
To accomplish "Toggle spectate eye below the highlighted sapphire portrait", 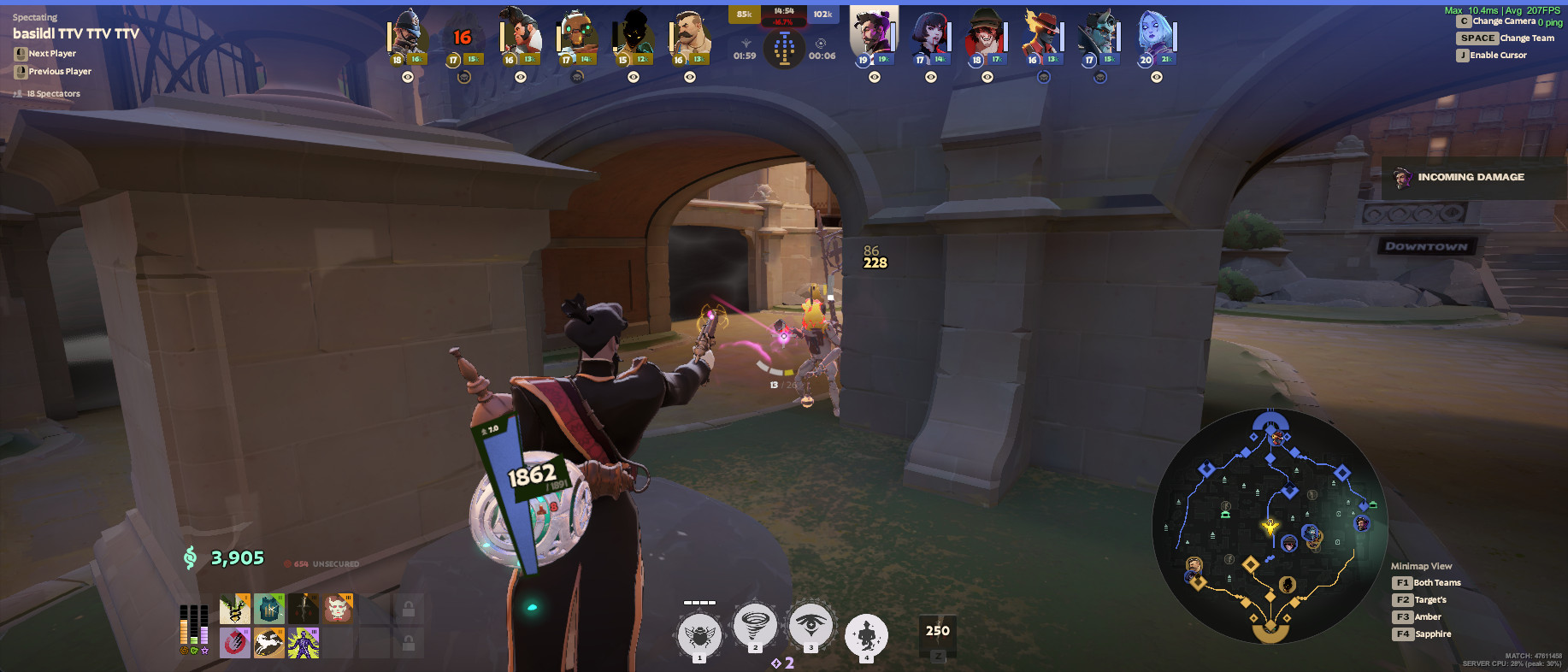I will coord(874,77).
